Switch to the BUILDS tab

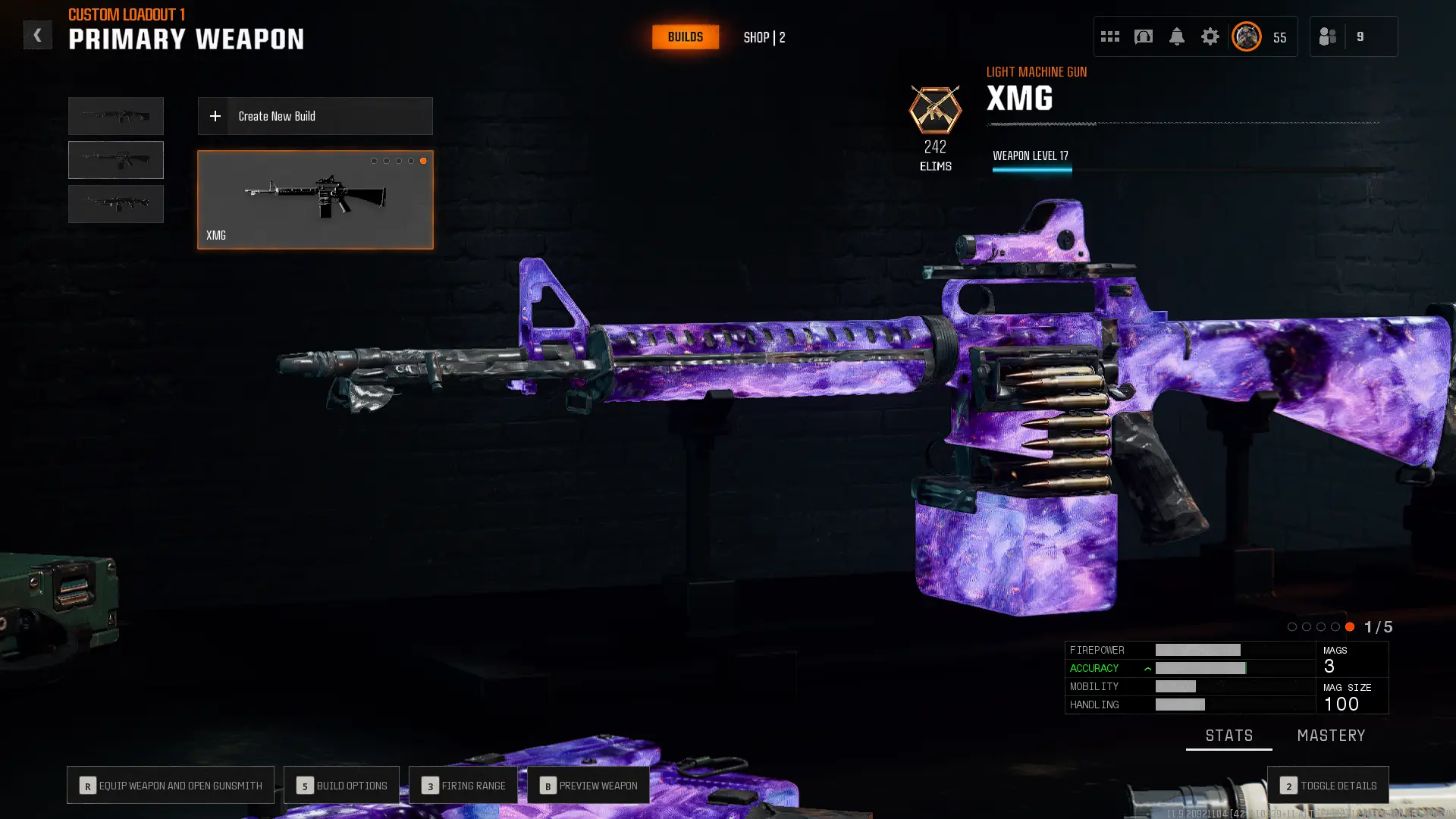pos(685,36)
